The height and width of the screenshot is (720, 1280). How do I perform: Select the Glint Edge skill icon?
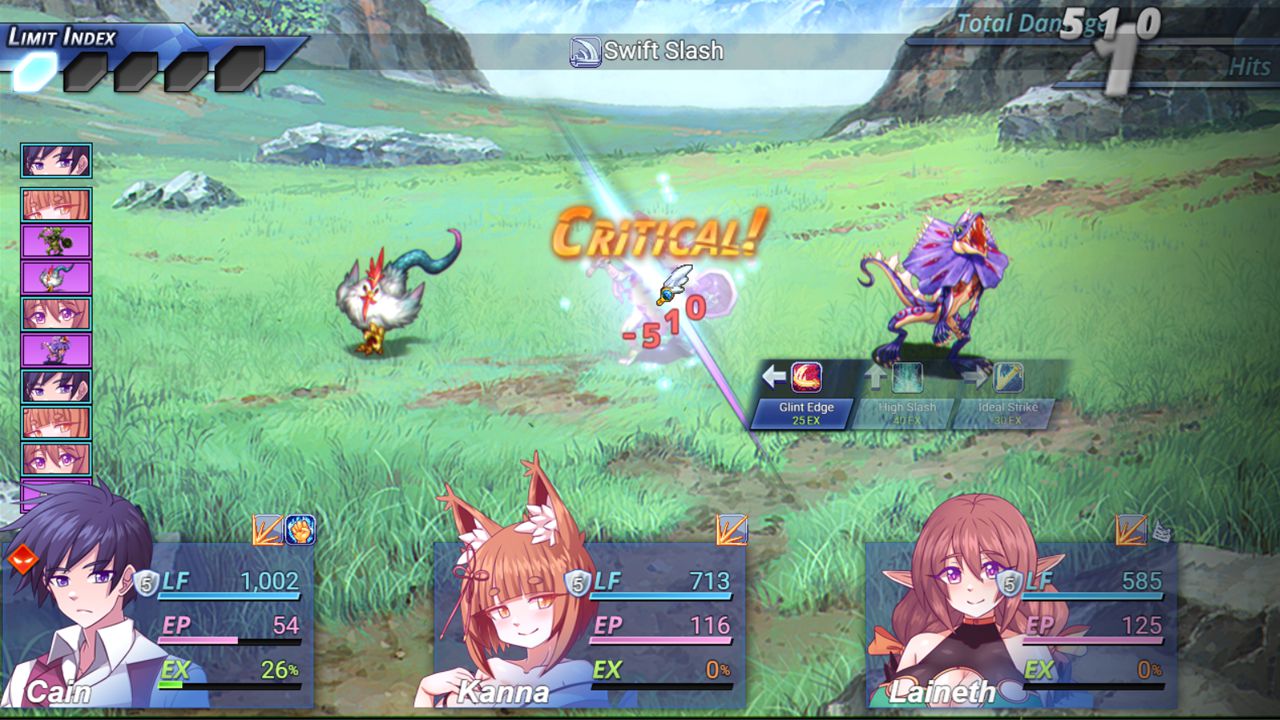pos(805,378)
